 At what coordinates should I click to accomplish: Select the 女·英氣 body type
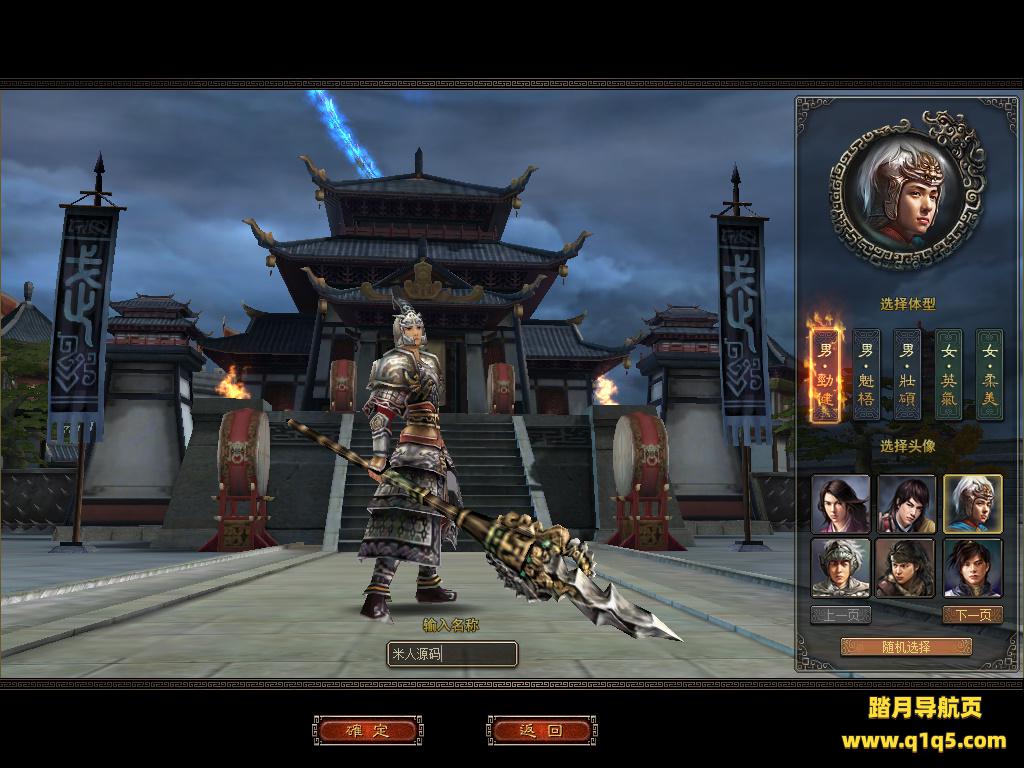[x=948, y=376]
